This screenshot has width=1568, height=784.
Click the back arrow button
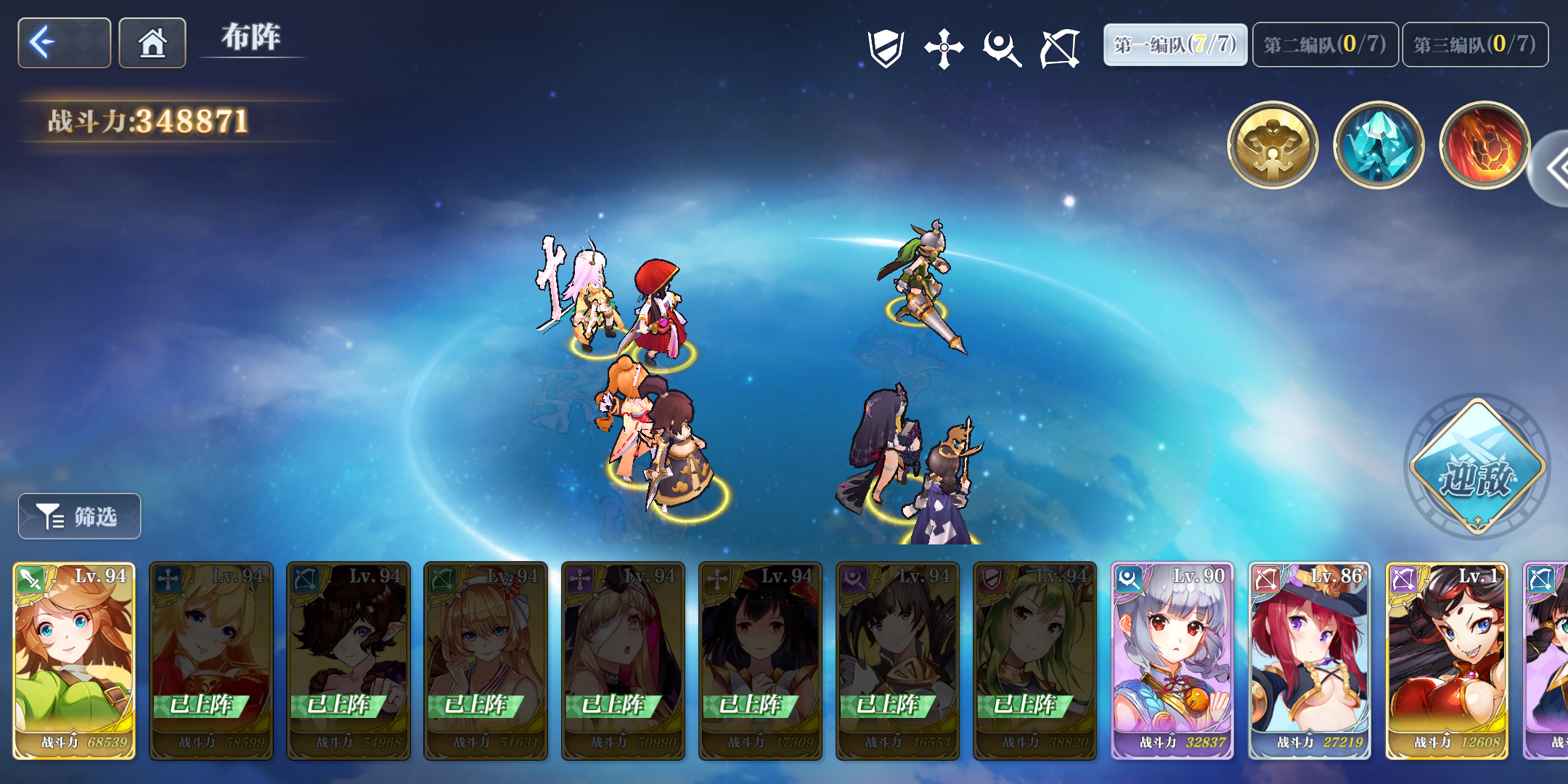click(x=63, y=43)
